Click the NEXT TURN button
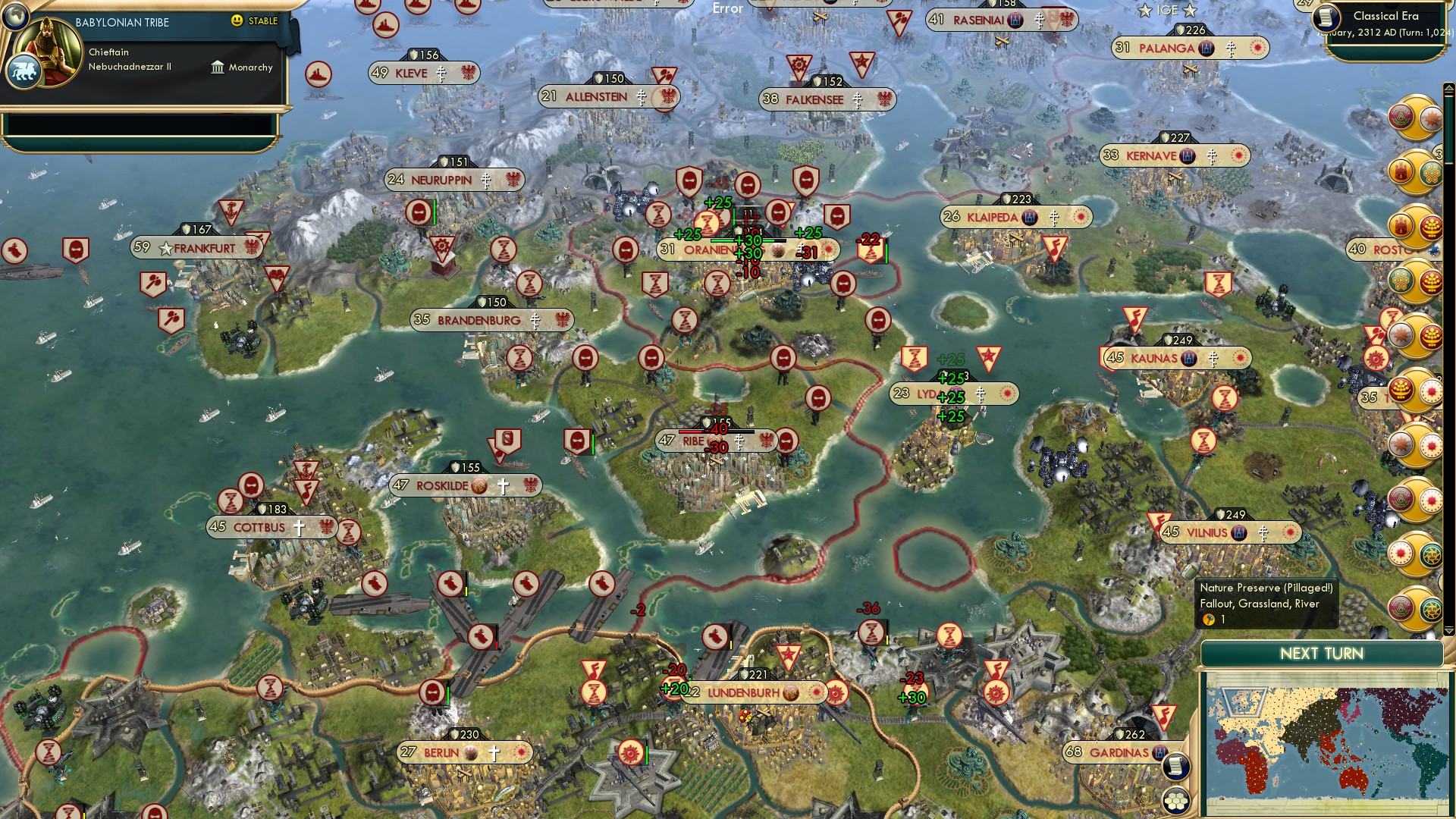This screenshot has height=819, width=1456. click(1323, 654)
